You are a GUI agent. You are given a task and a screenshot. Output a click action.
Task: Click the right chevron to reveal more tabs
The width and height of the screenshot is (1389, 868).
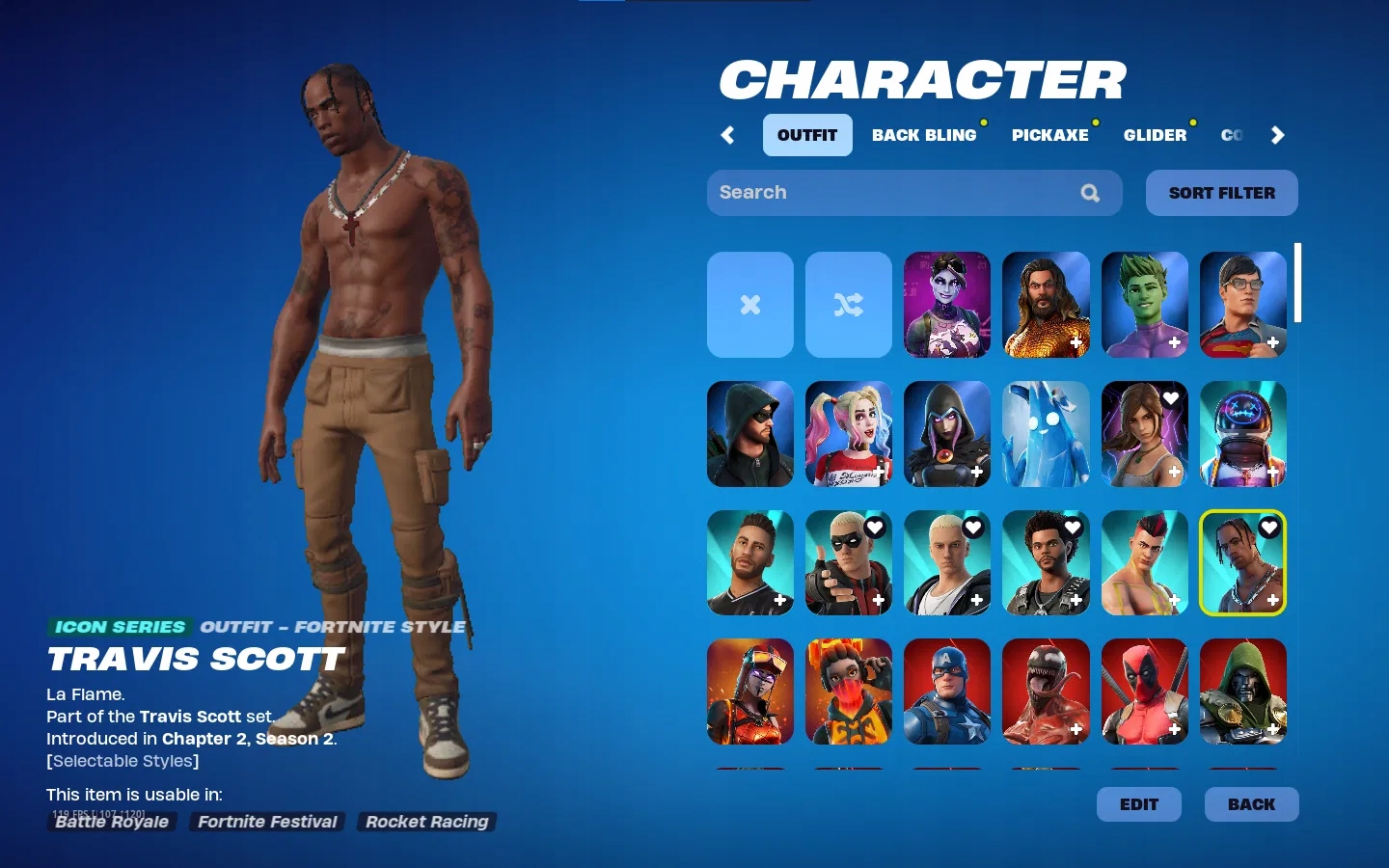point(1278,135)
